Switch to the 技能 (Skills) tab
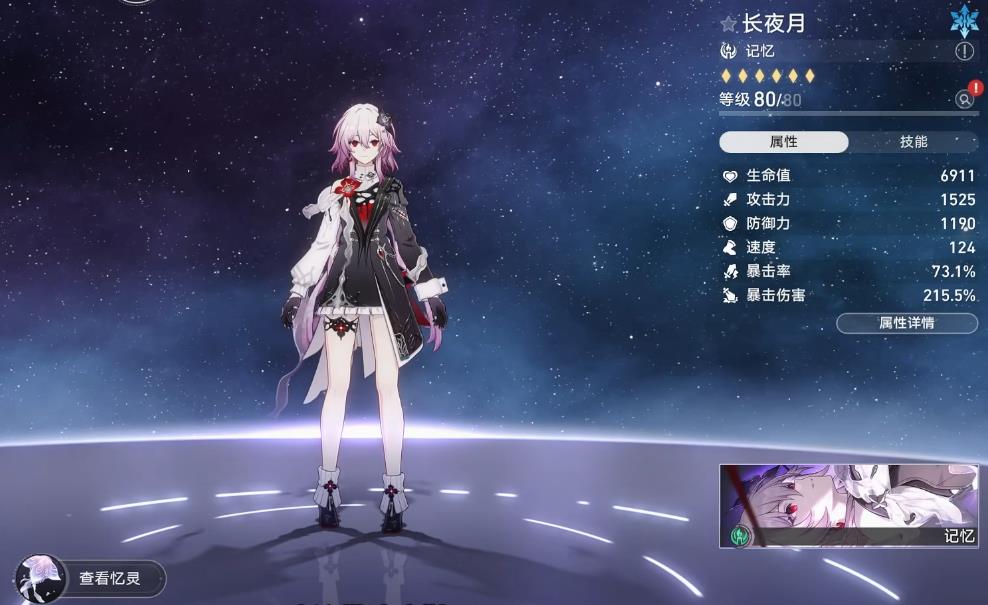Screen dimensions: 988x605 (913, 142)
